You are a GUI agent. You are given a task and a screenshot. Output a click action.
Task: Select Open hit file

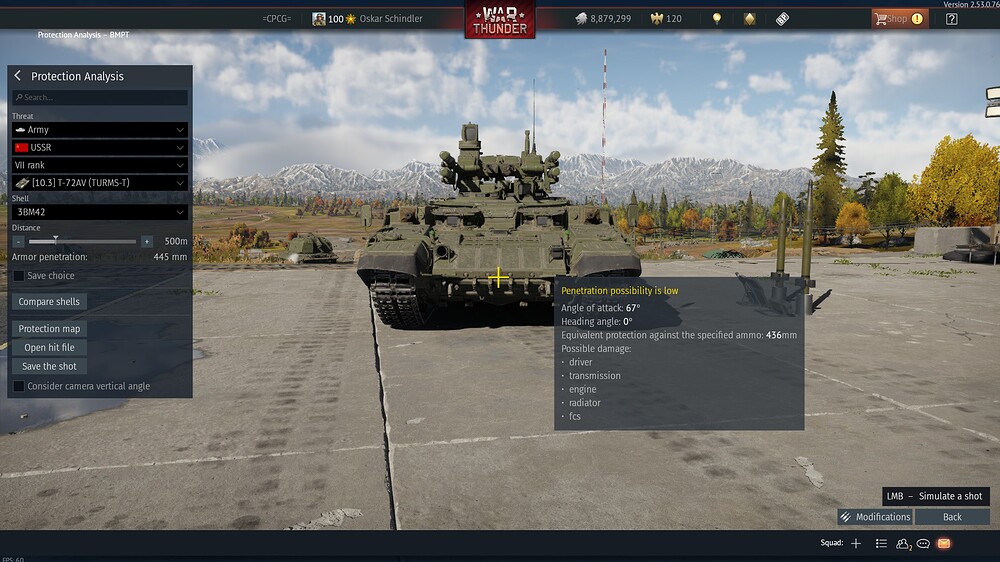49,348
